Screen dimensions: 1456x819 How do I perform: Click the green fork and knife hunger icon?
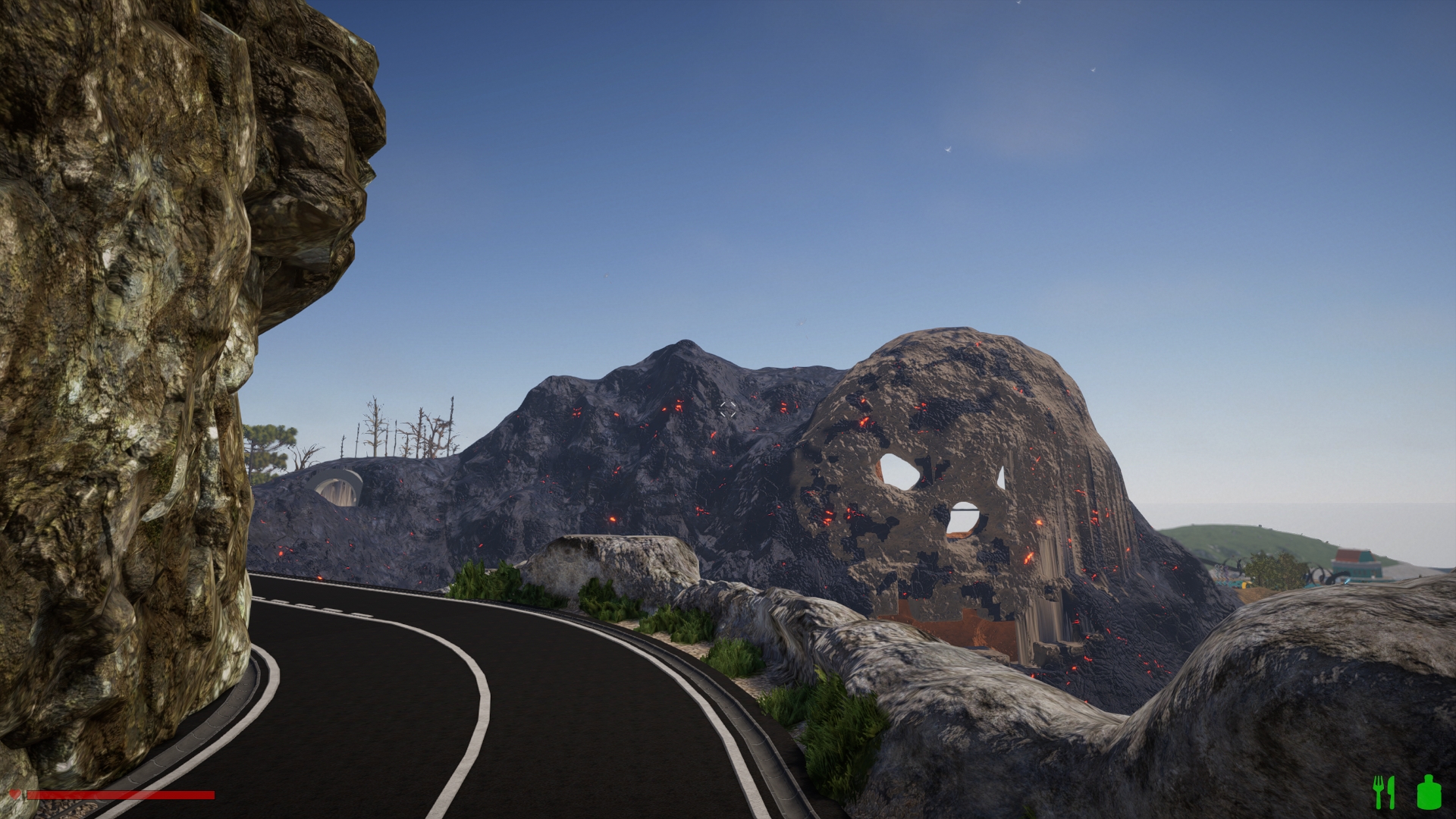coord(1384,792)
